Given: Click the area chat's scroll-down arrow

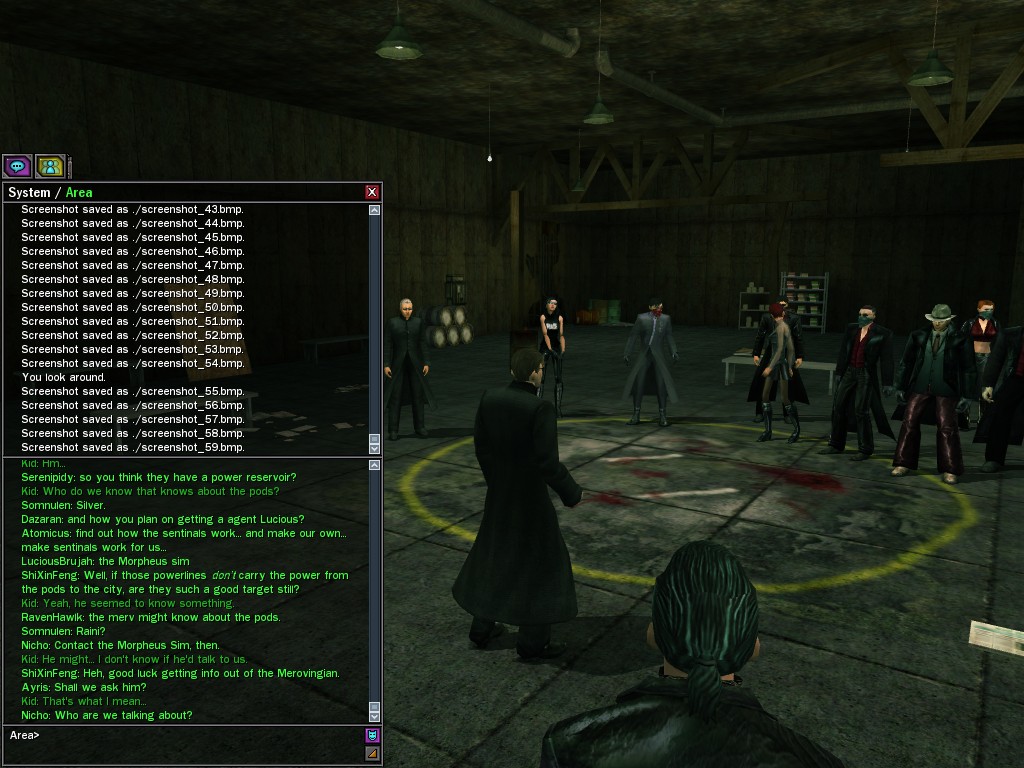Looking at the screenshot, I should (374, 716).
